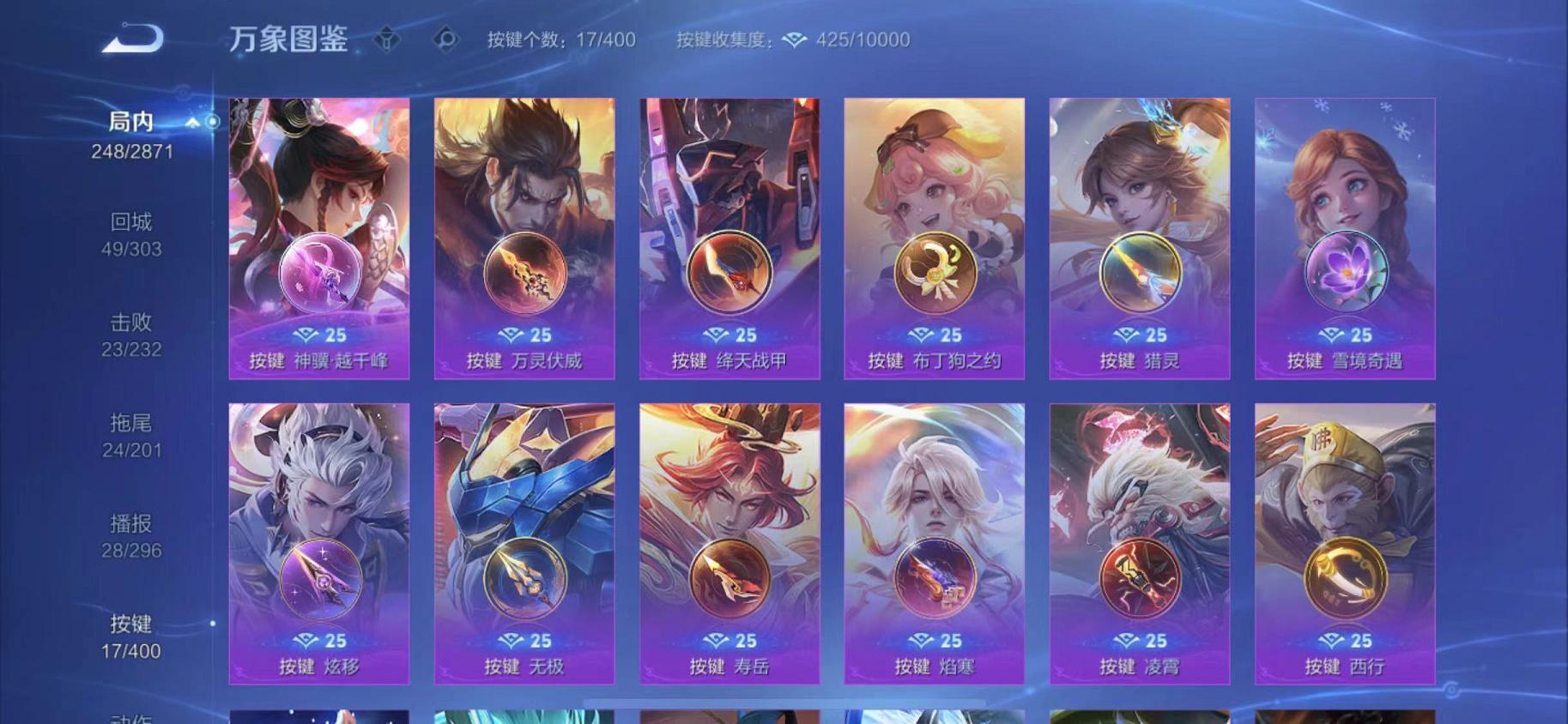This screenshot has width=1568, height=724.
Task: Select the item icon on the 神骥·越千峰 card
Action: point(318,271)
